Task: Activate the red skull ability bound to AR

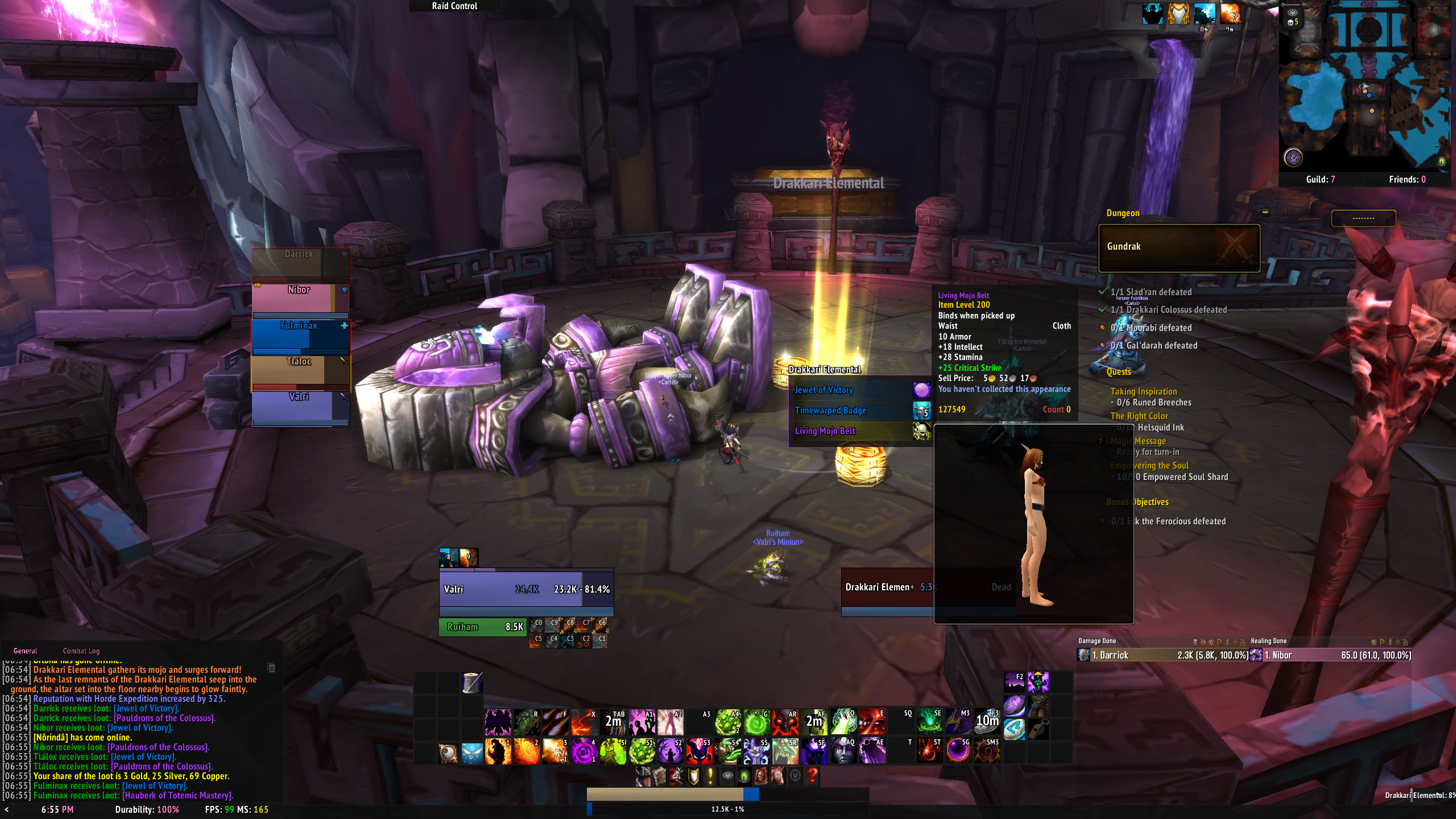Action: coord(785,722)
